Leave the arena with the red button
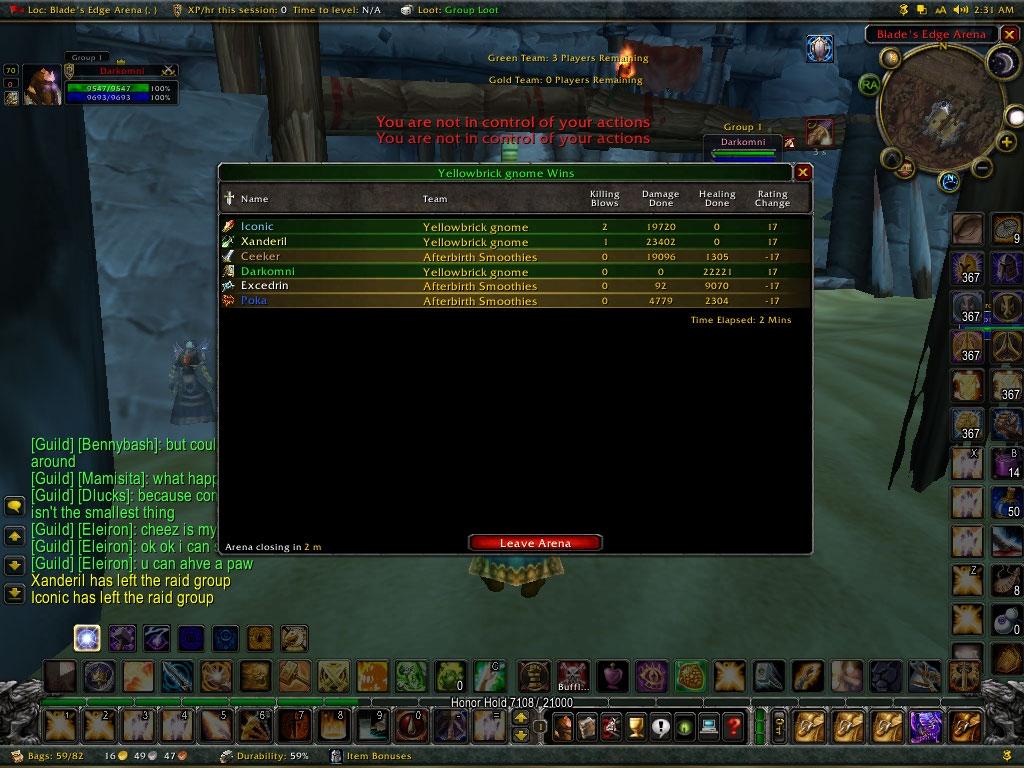1024x768 pixels. 535,543
